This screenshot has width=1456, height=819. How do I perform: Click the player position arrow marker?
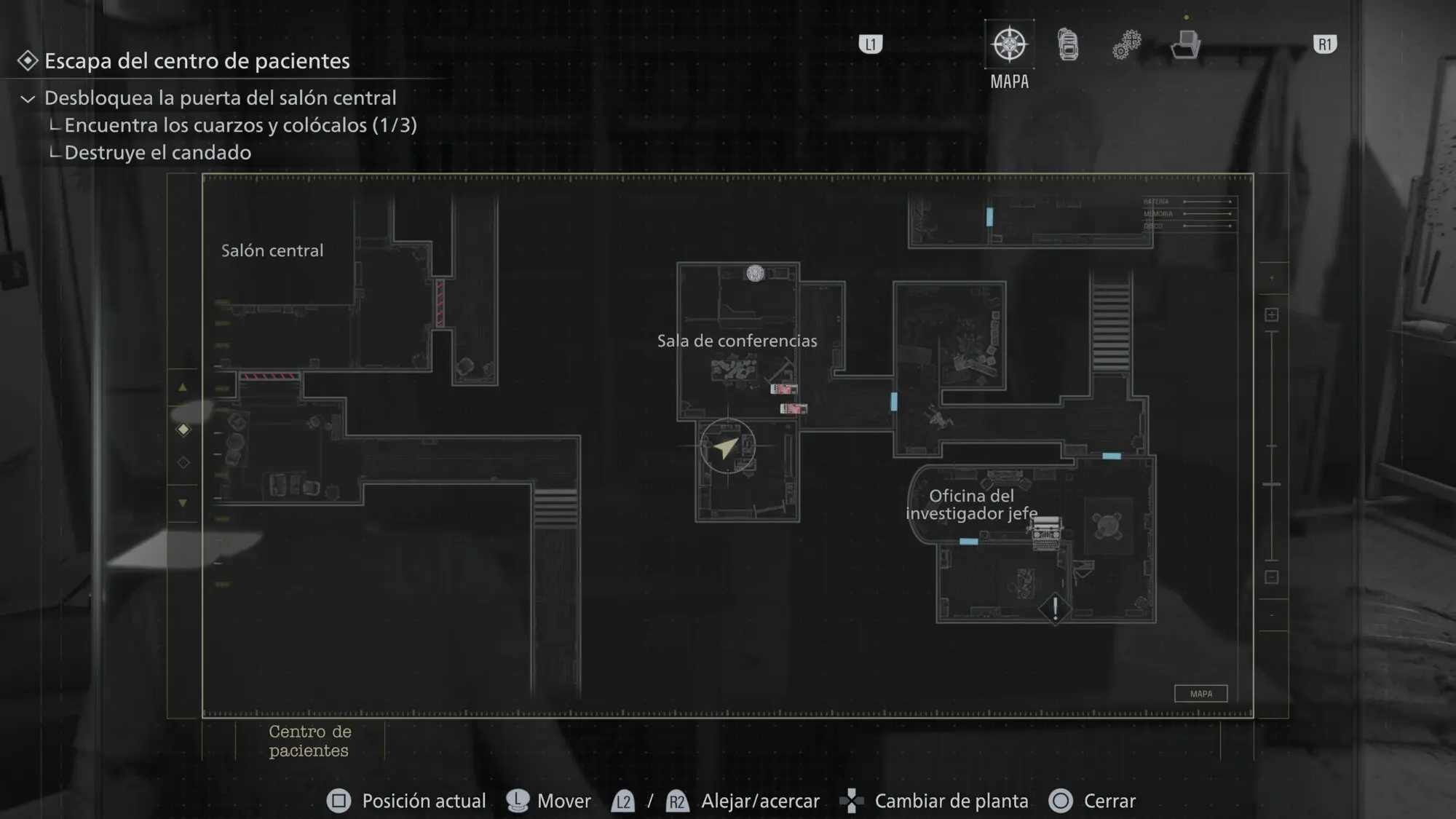pos(727,447)
